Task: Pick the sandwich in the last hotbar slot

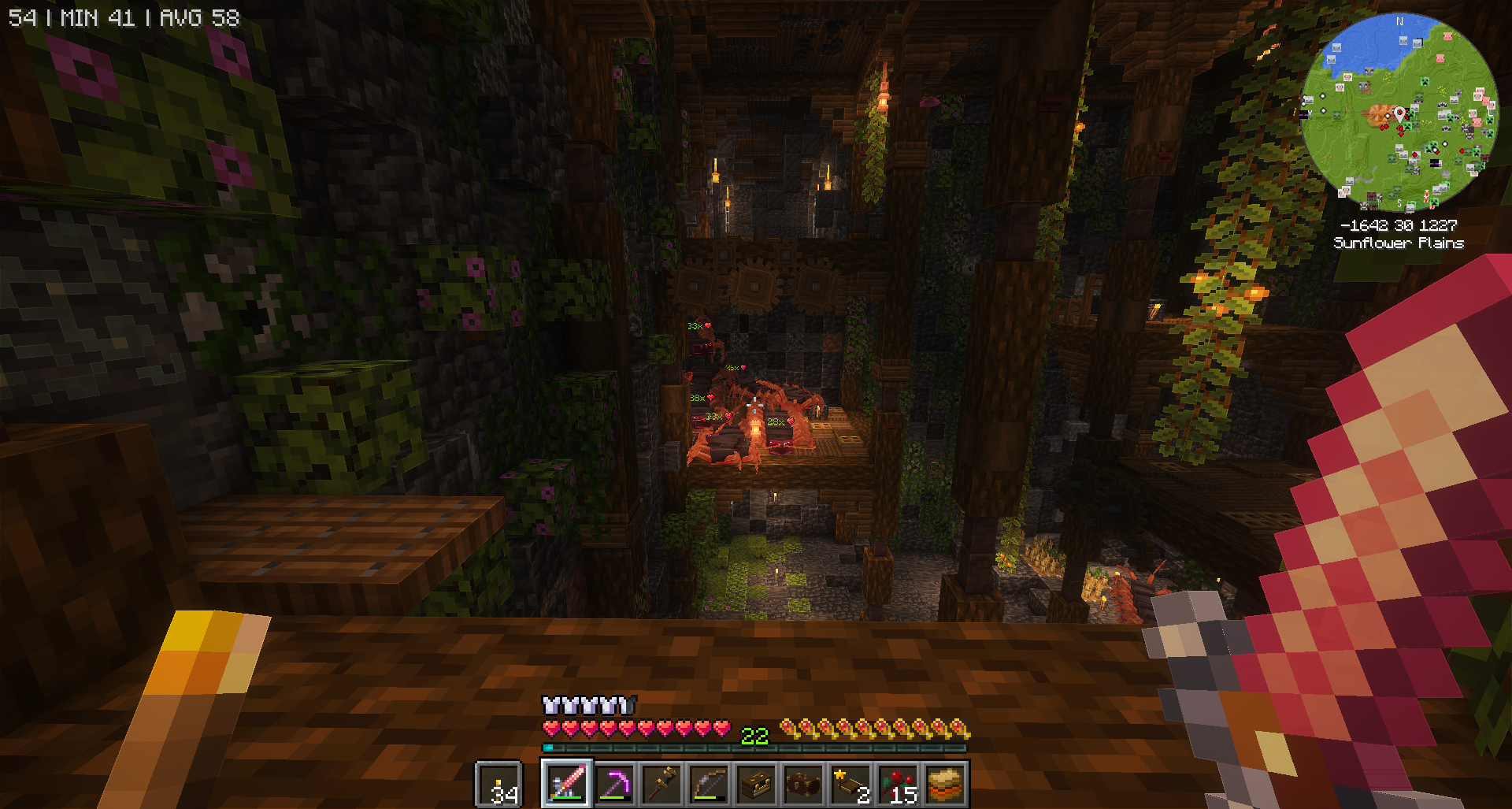Action: pyautogui.click(x=945, y=784)
